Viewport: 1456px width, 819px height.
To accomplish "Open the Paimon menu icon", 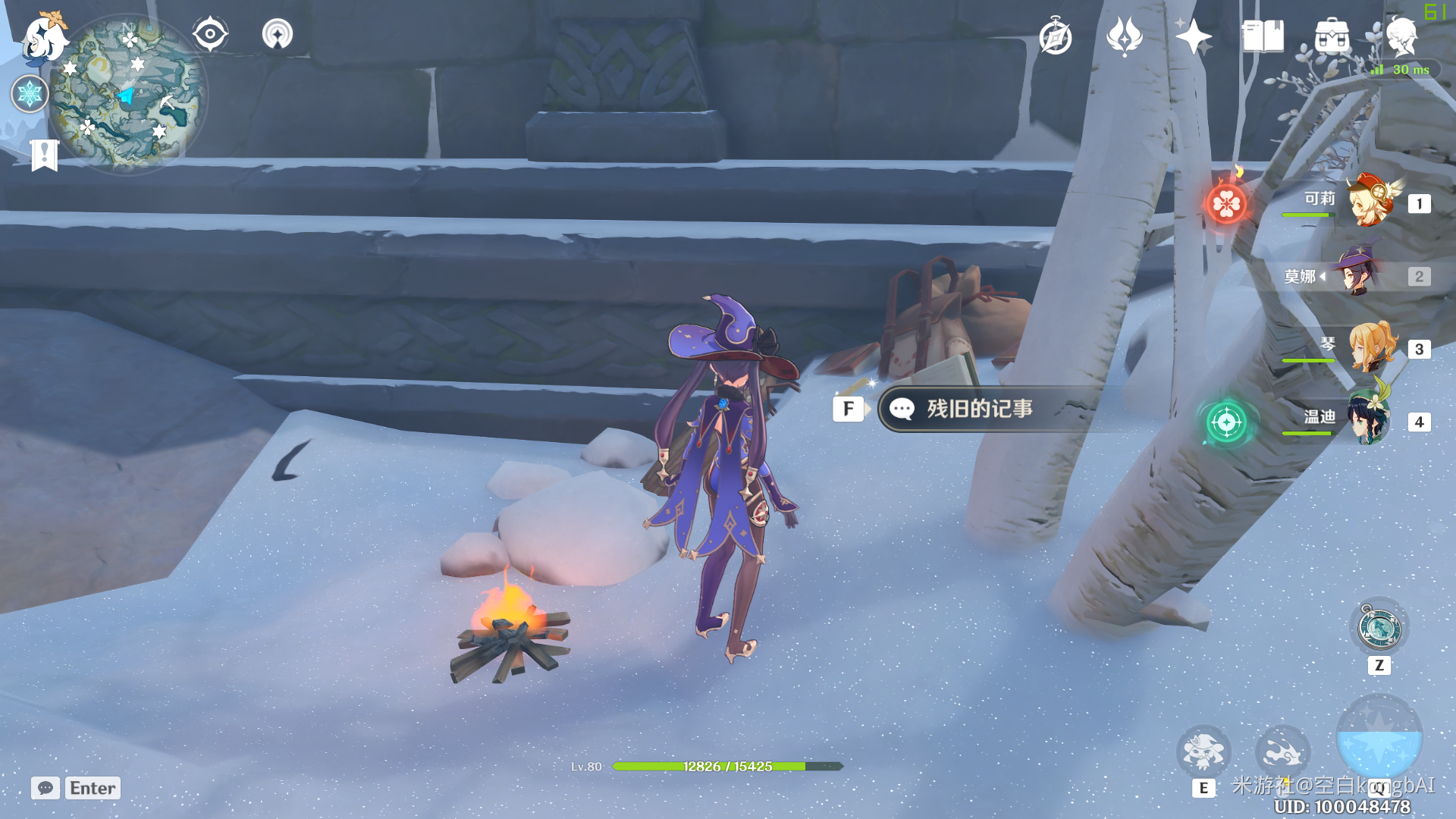I will (44, 38).
